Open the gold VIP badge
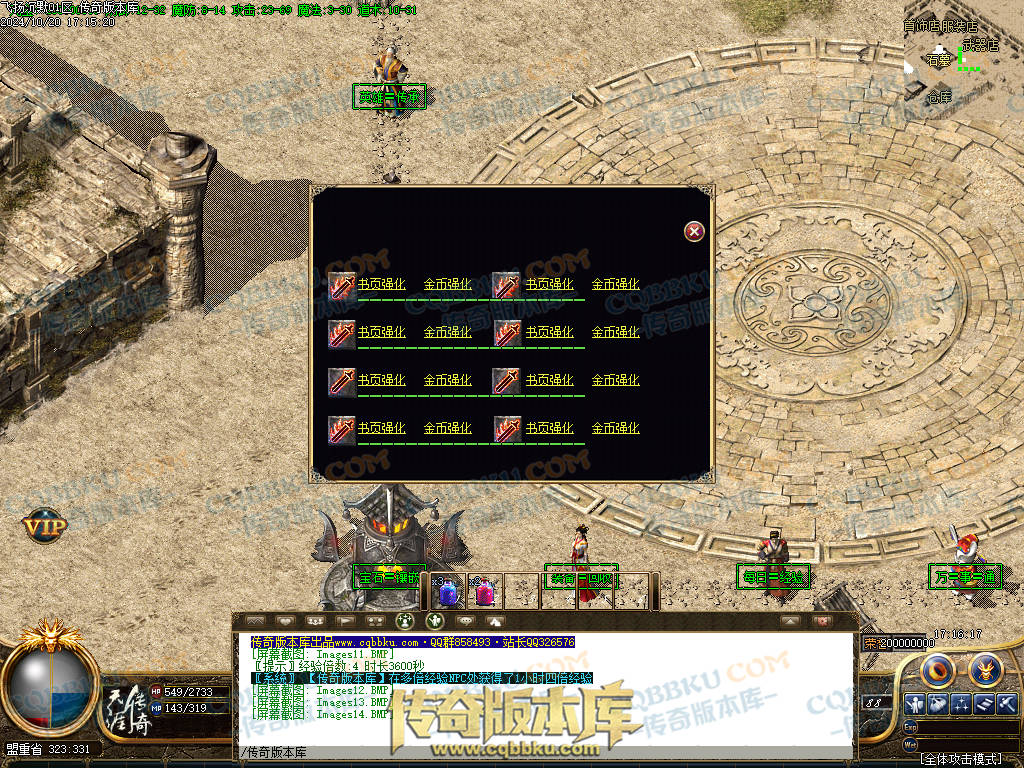Screen dimensions: 1024x768 tap(45, 525)
